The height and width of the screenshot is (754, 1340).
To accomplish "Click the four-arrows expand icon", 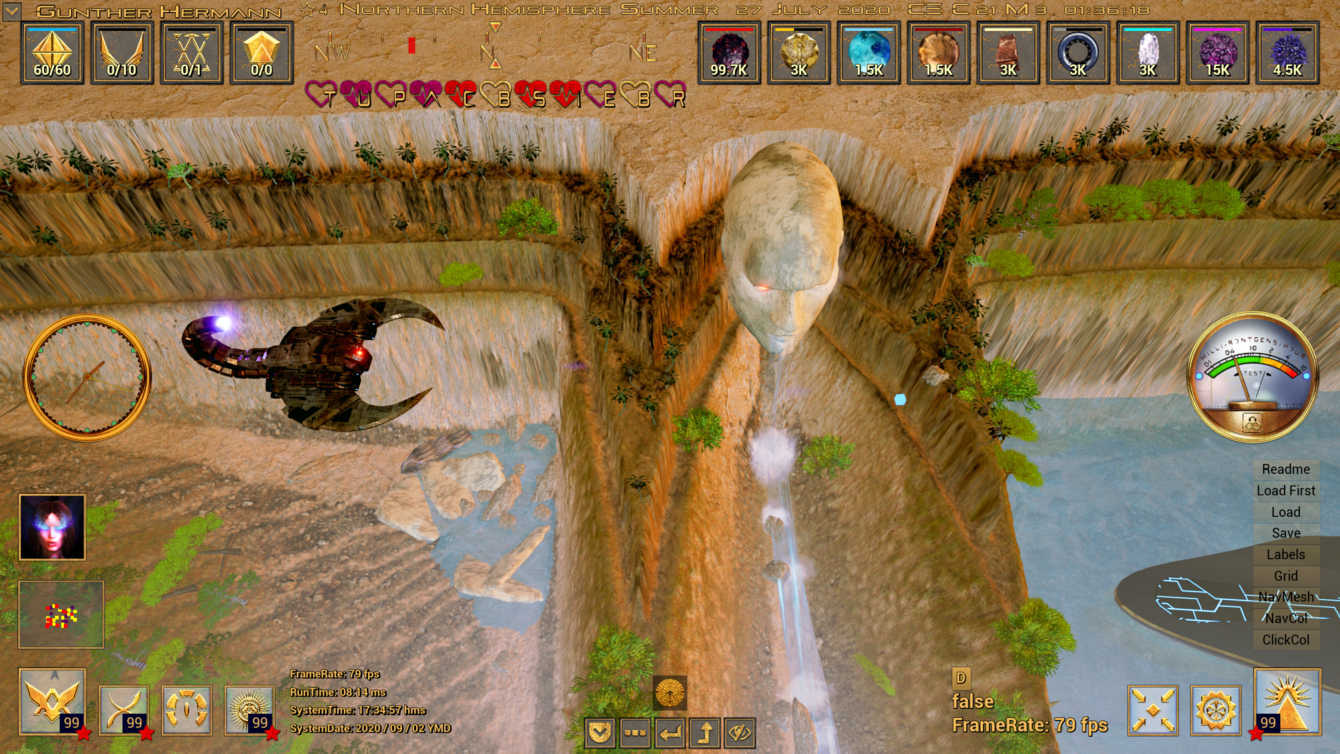I will click(1152, 710).
